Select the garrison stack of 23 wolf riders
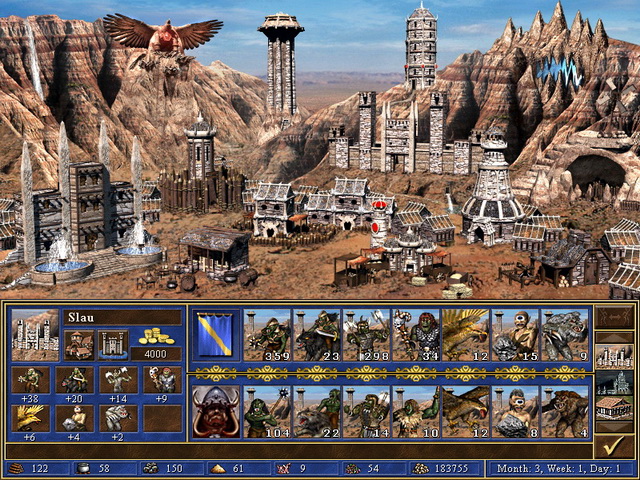The height and width of the screenshot is (480, 640). point(317,334)
